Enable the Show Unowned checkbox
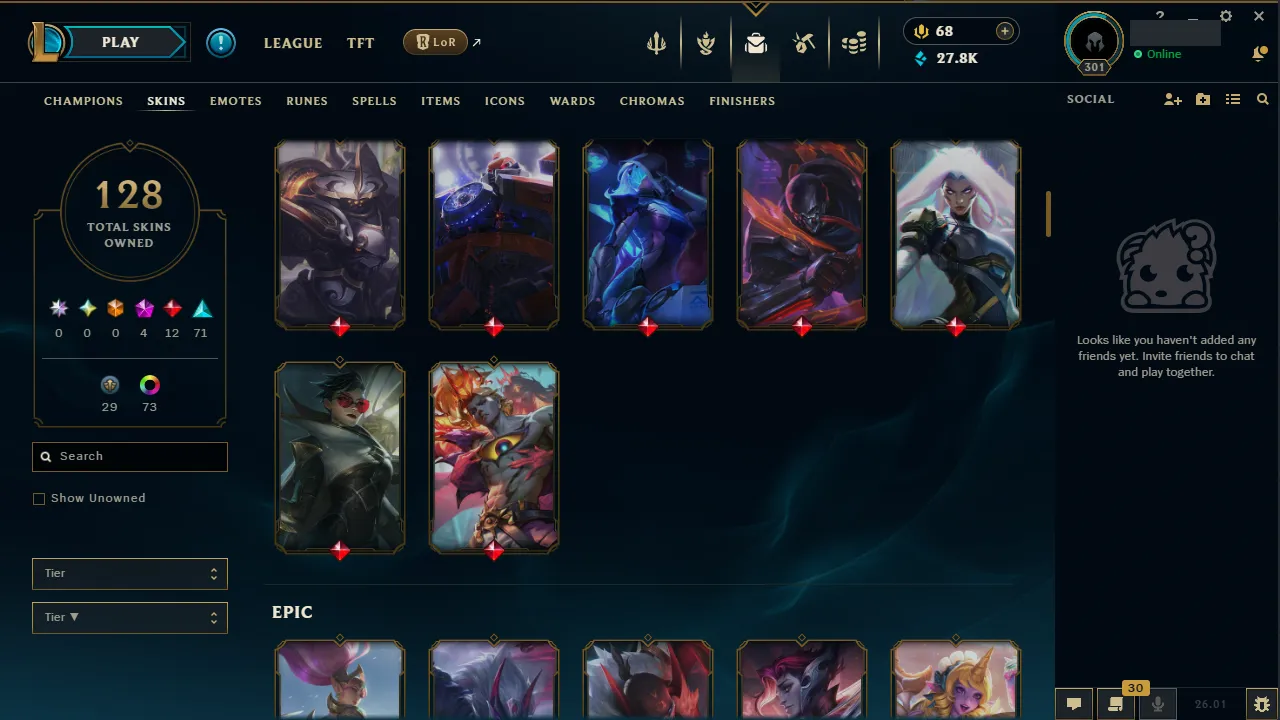This screenshot has height=720, width=1280. [39, 498]
